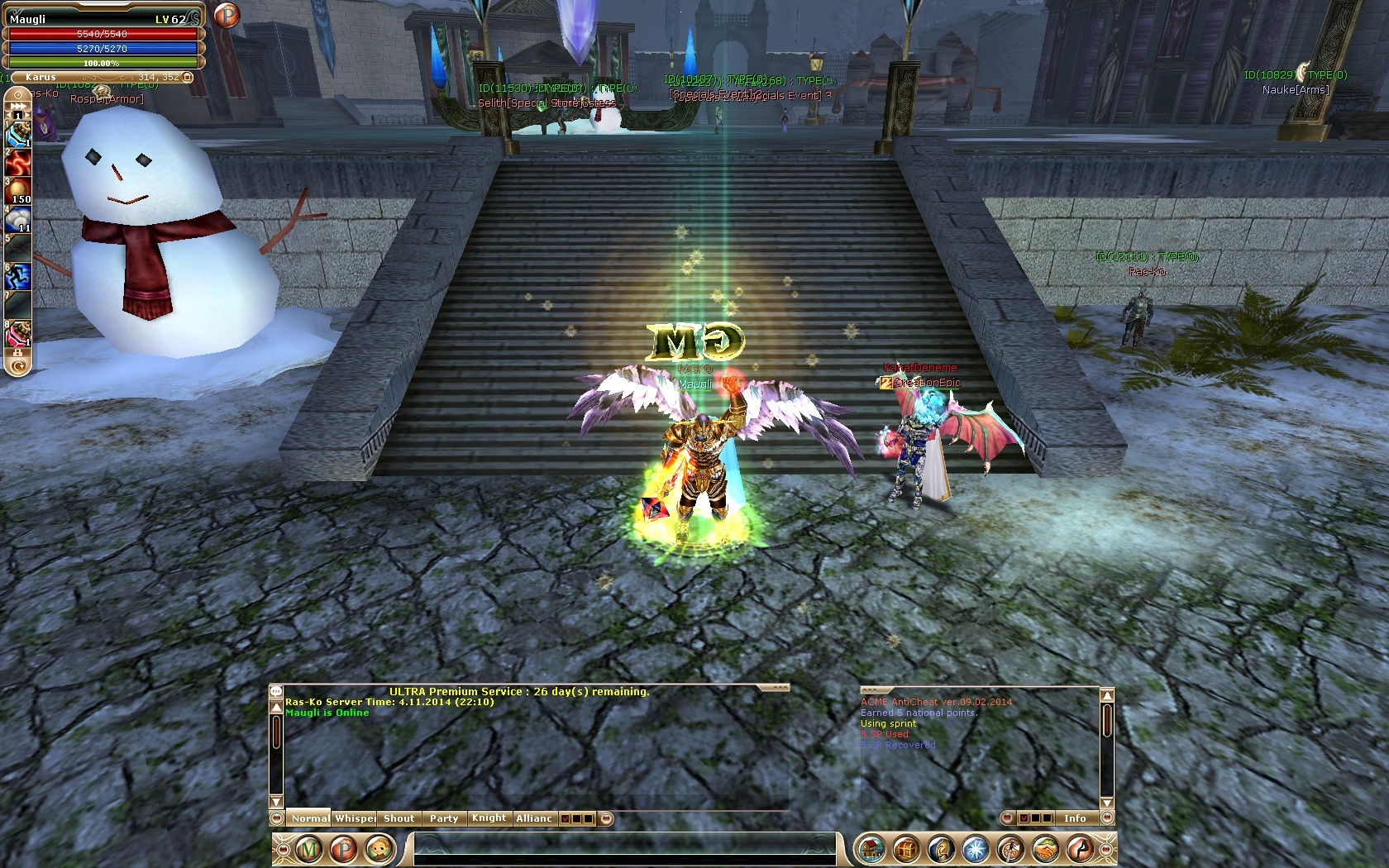Screen dimensions: 1389x868
Task: Click the round P premium button near level
Action: (x=226, y=15)
